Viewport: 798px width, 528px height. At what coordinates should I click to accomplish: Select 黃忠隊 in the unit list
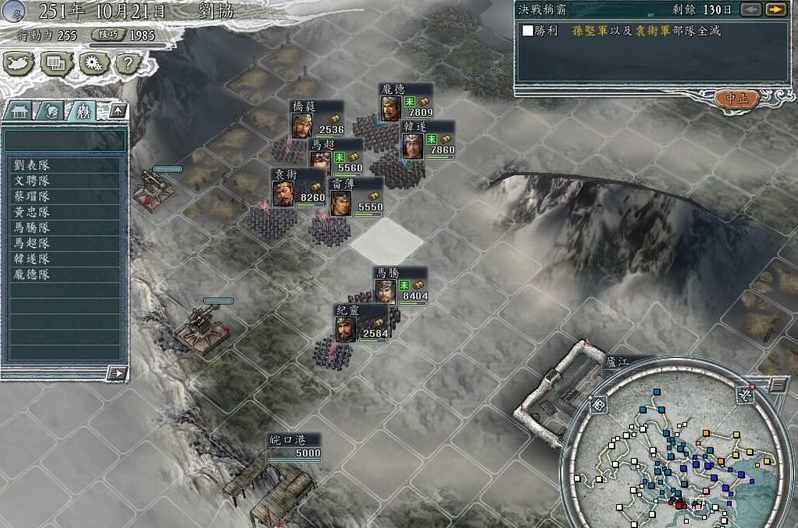click(32, 212)
